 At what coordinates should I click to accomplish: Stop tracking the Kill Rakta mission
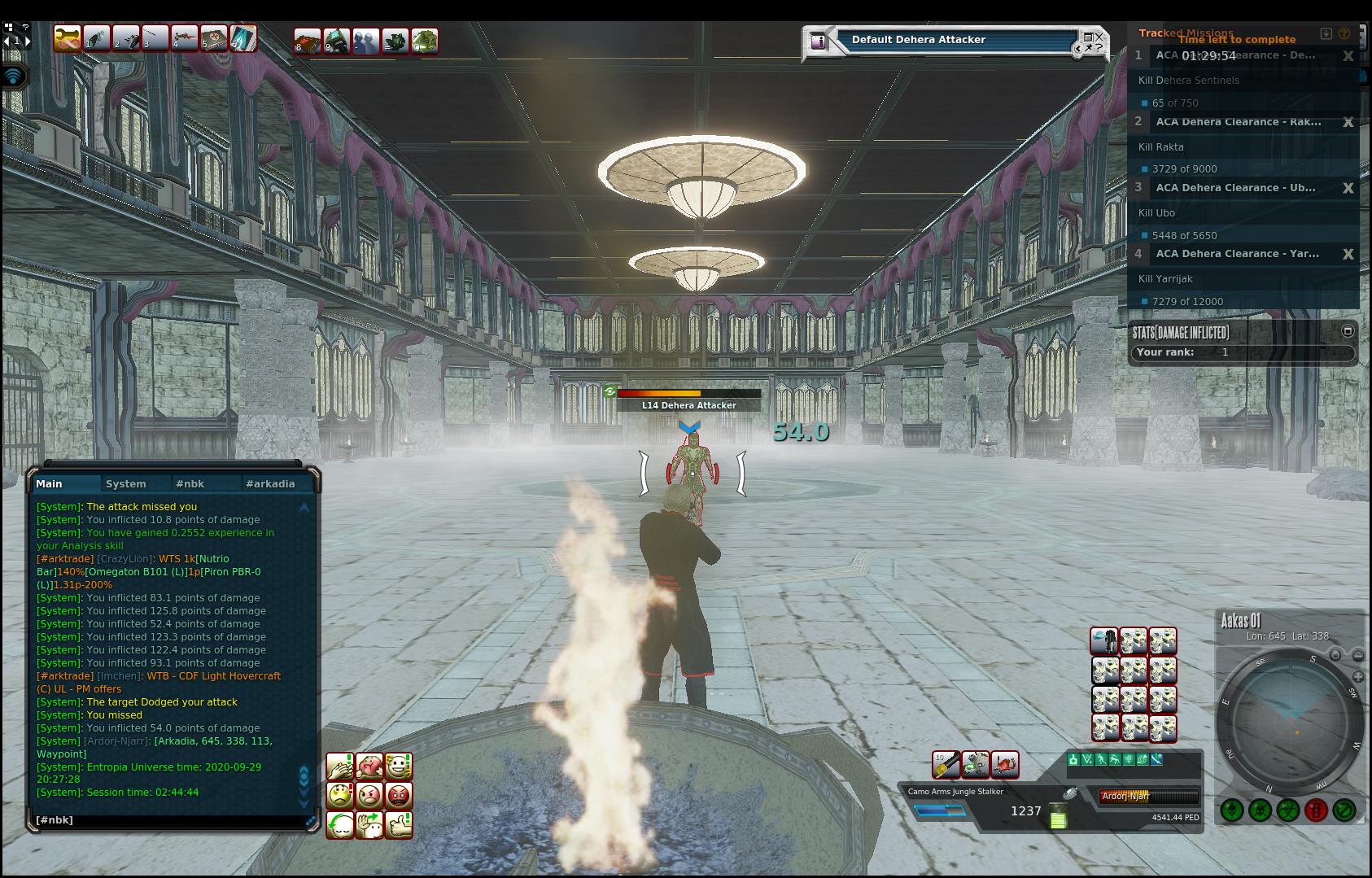coord(1348,122)
